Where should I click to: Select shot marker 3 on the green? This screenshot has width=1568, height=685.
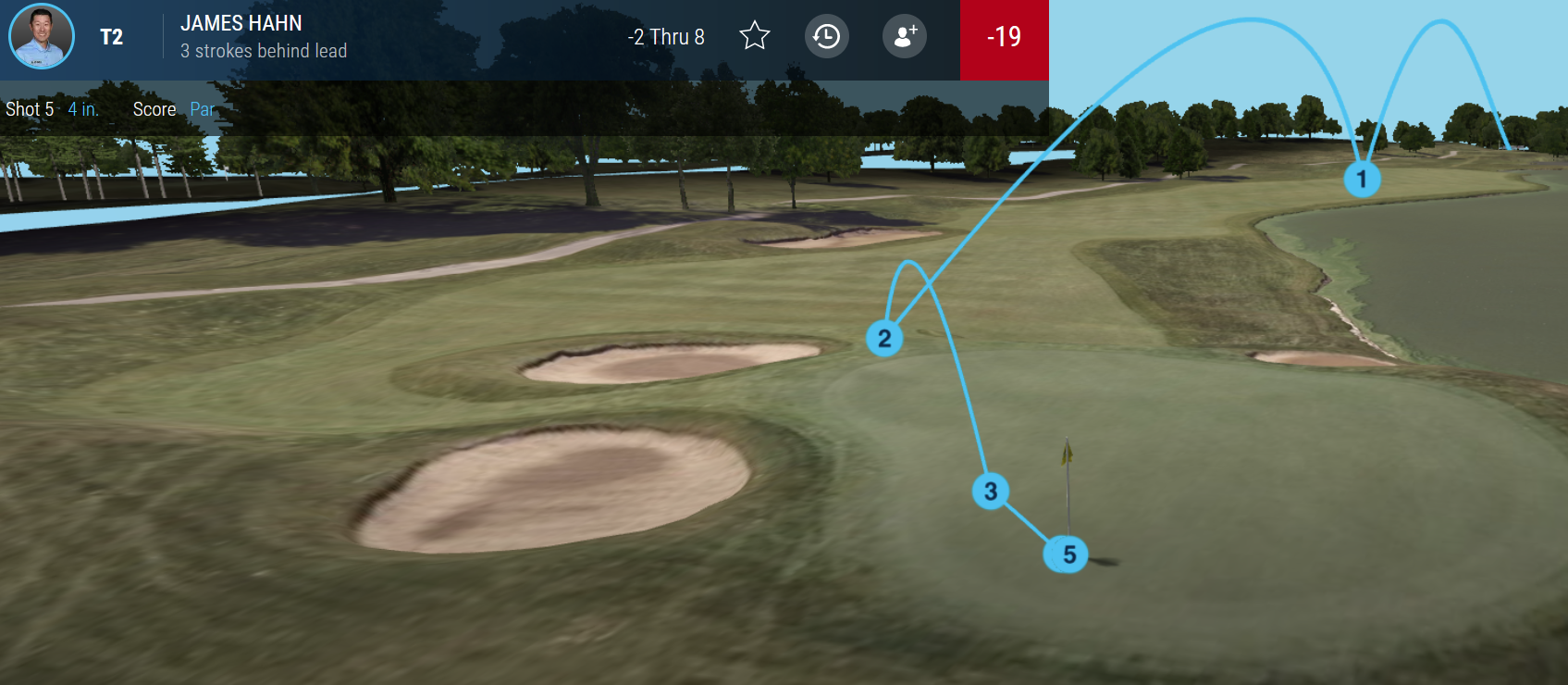point(989,492)
